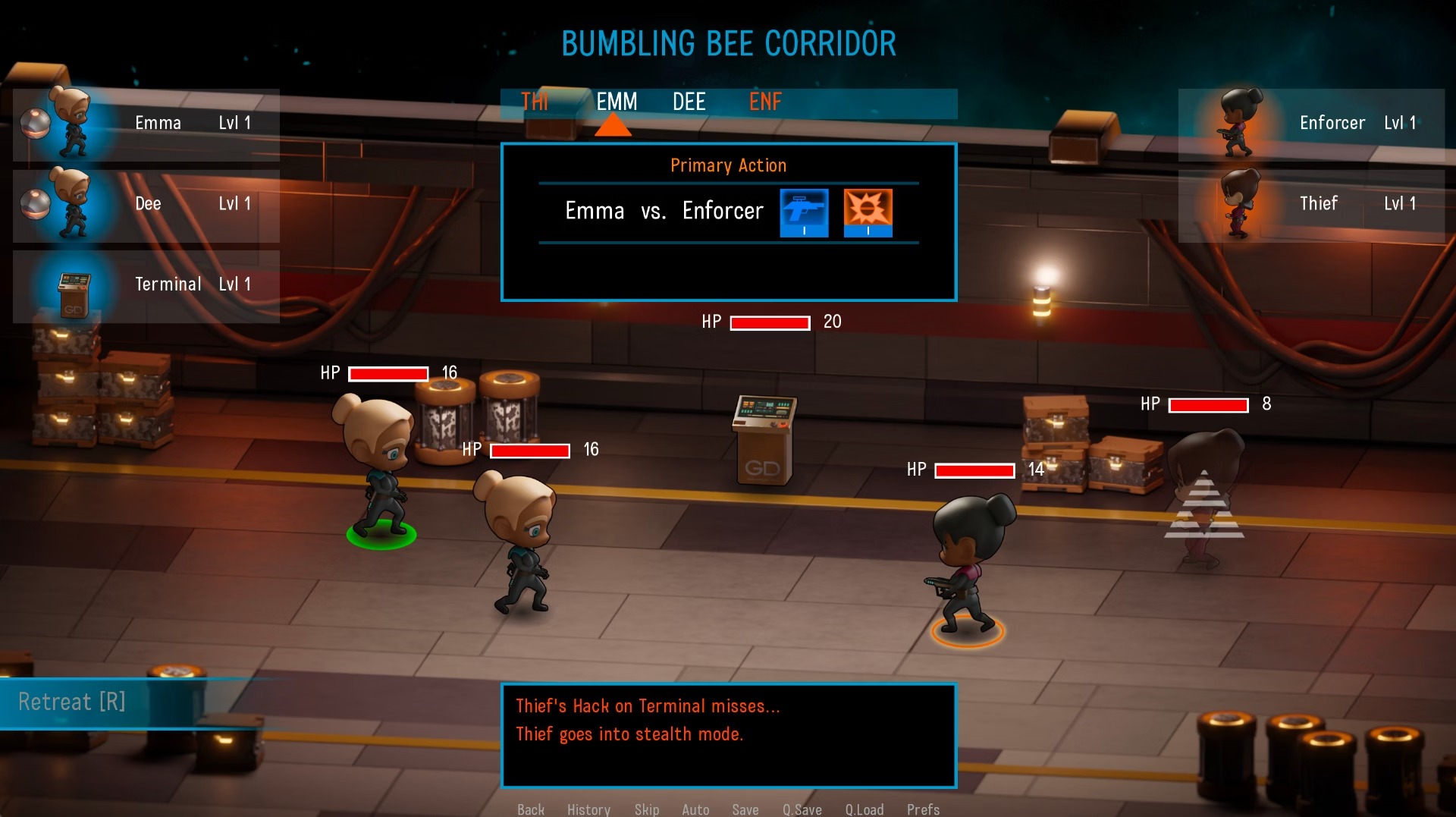Go Back in the bottom menu
The image size is (1456, 817).
[x=531, y=809]
